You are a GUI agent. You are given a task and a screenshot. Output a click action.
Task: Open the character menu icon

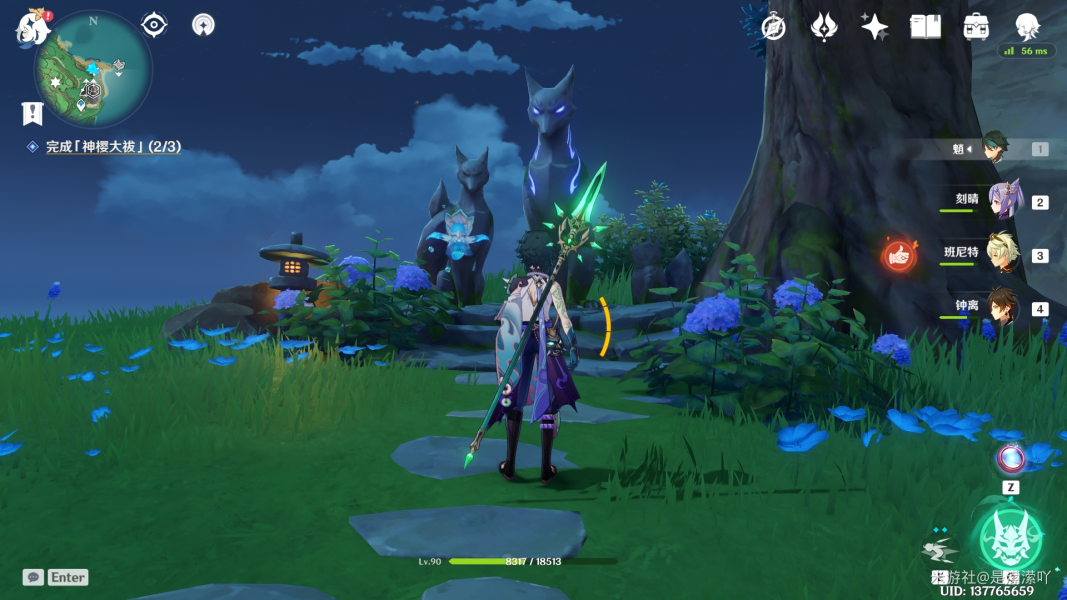[1027, 27]
